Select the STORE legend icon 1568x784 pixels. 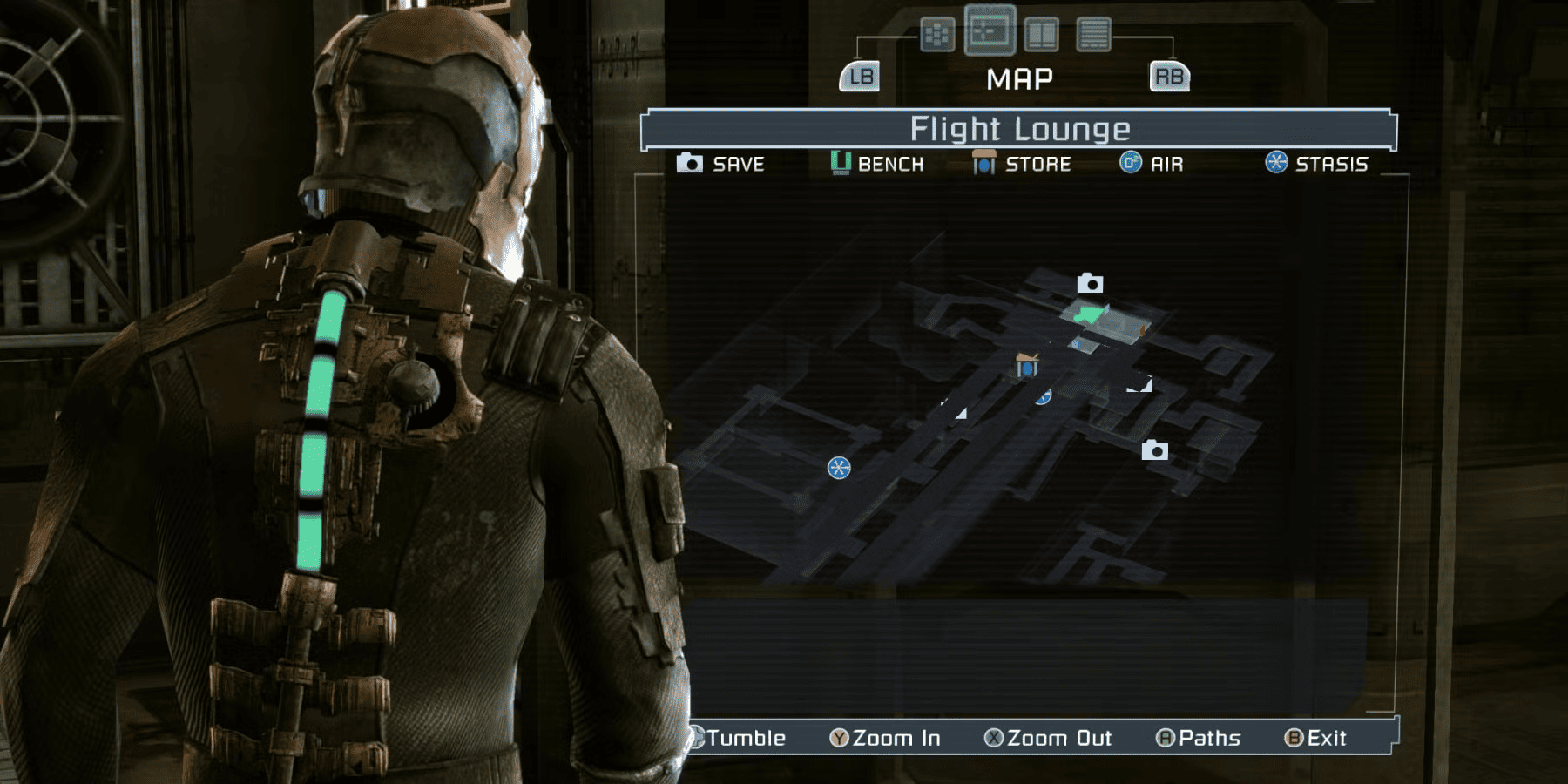(x=984, y=163)
